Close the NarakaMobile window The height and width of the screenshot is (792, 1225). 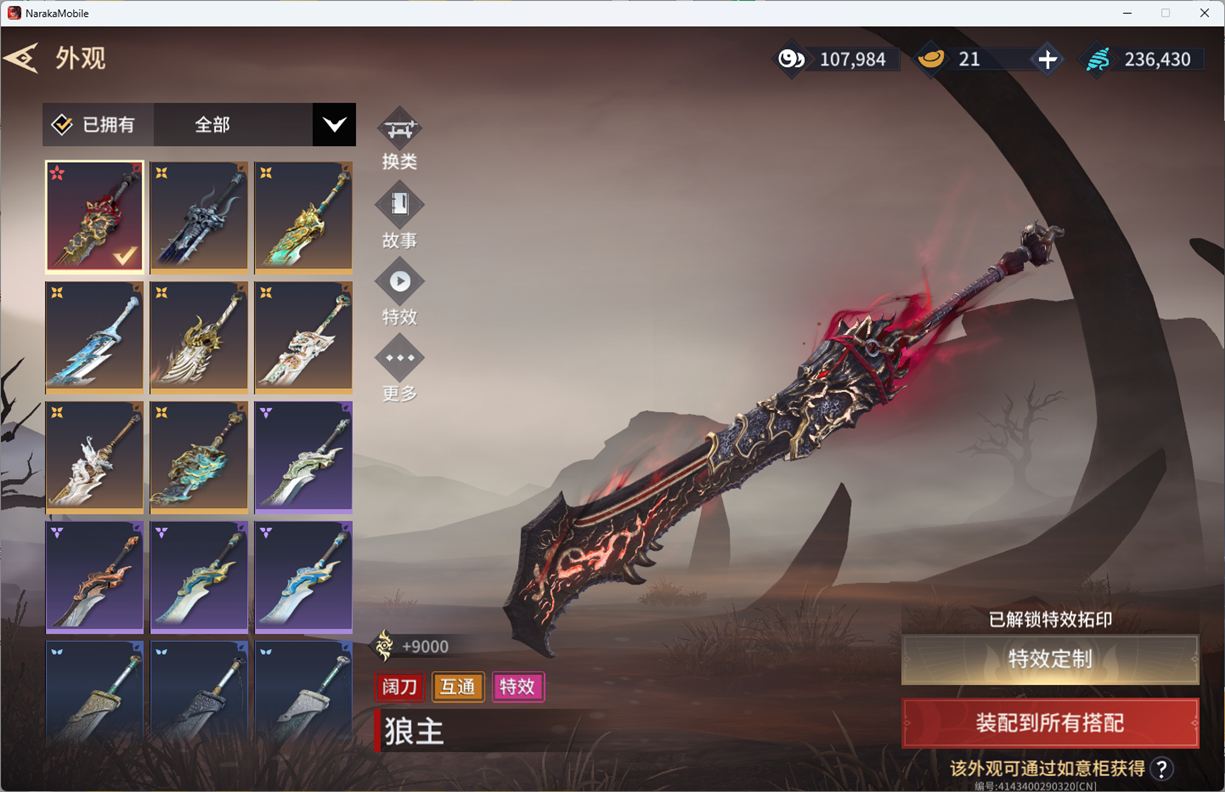point(1204,13)
